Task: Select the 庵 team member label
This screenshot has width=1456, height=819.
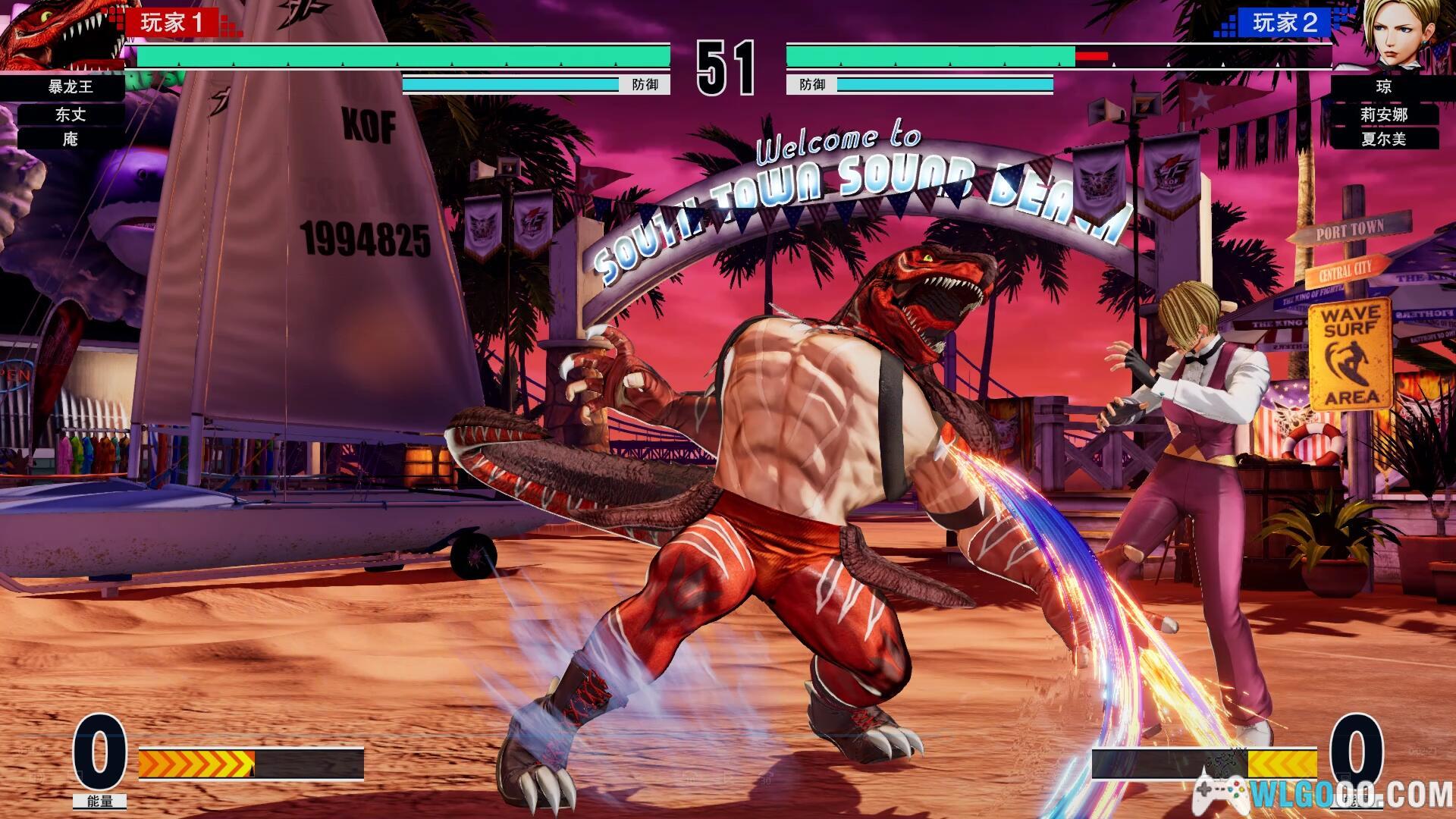Action: (71, 139)
